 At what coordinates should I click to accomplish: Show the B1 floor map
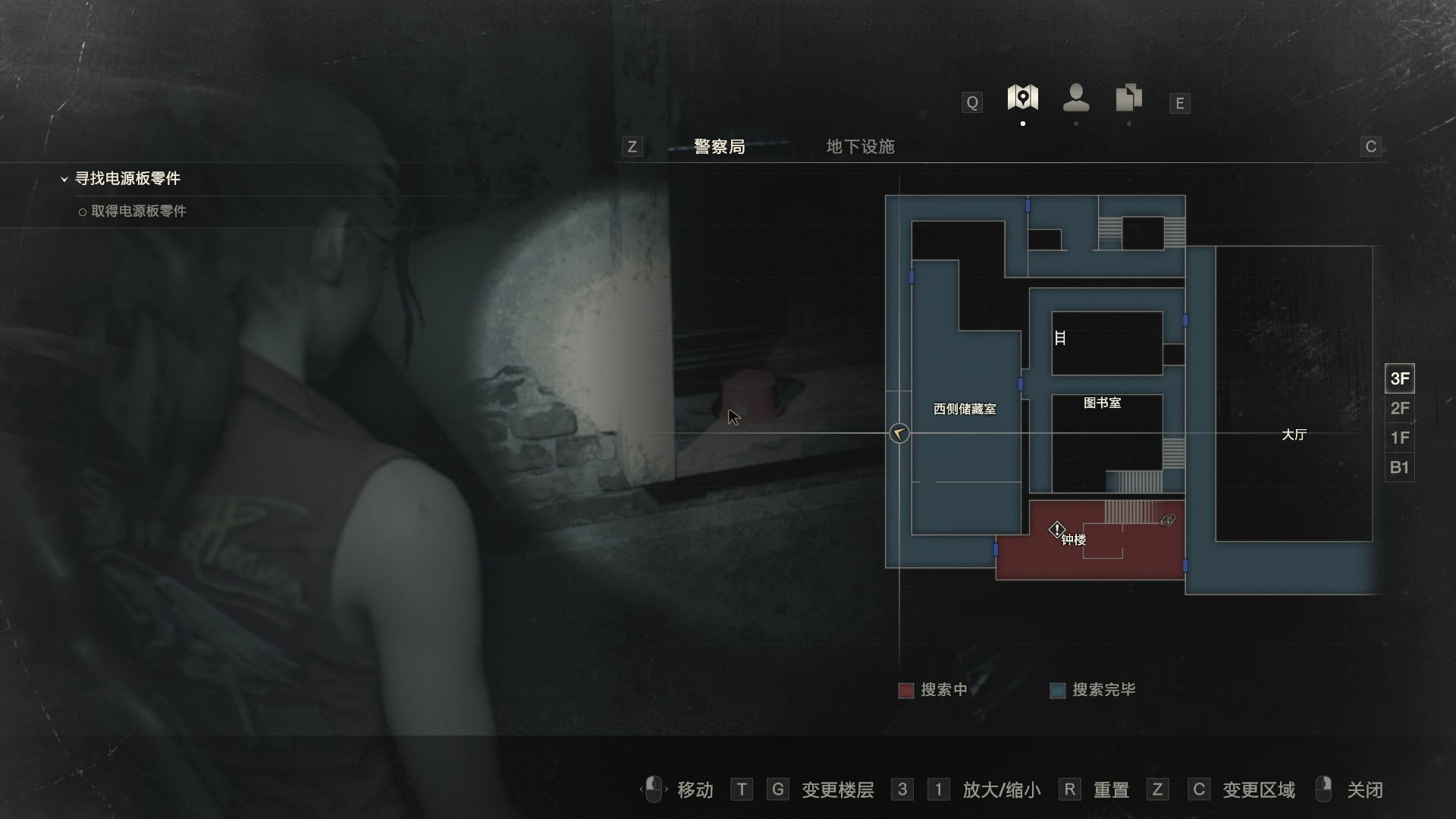click(x=1399, y=467)
